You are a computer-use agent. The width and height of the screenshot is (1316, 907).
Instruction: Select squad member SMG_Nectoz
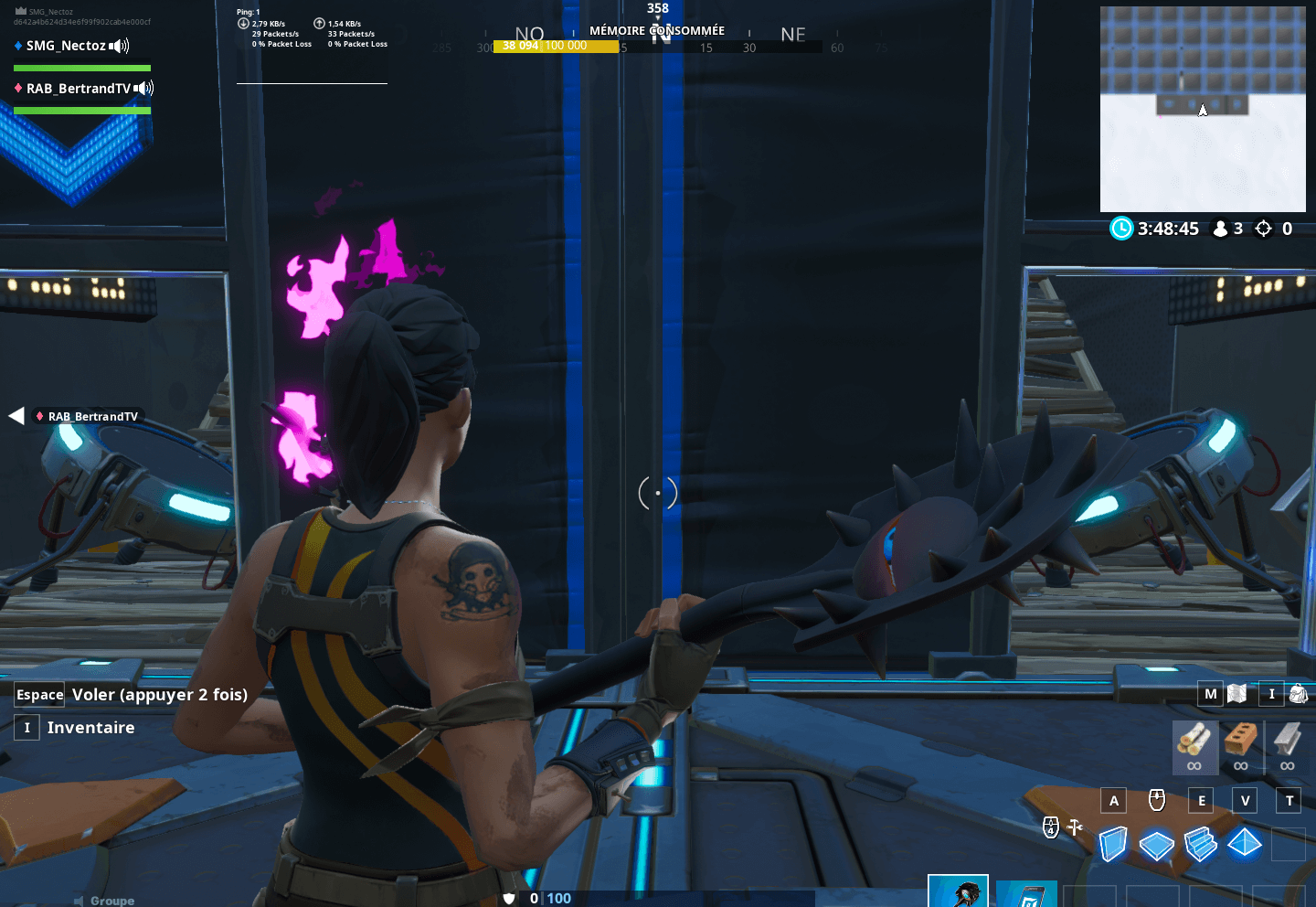(x=66, y=46)
